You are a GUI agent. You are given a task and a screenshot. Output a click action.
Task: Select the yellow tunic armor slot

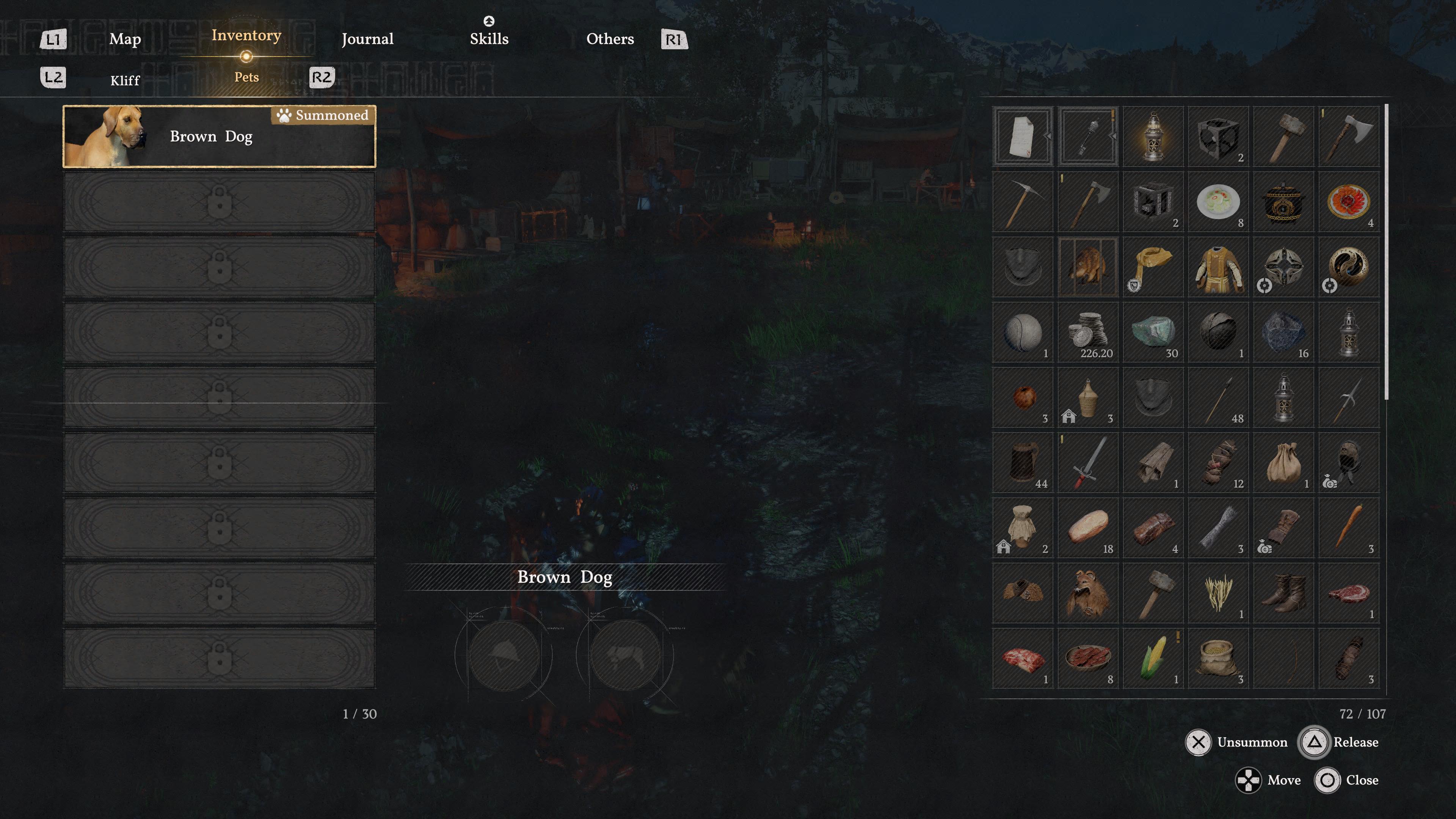[x=1219, y=267]
